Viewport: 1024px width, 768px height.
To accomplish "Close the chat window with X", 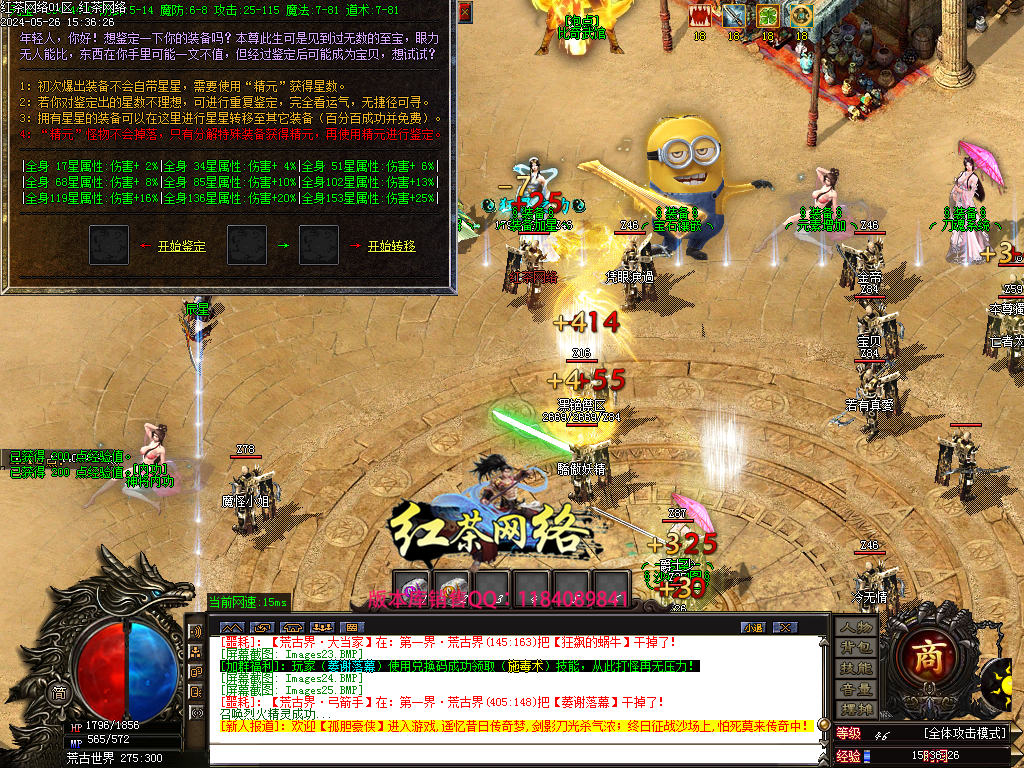I will point(785,627).
